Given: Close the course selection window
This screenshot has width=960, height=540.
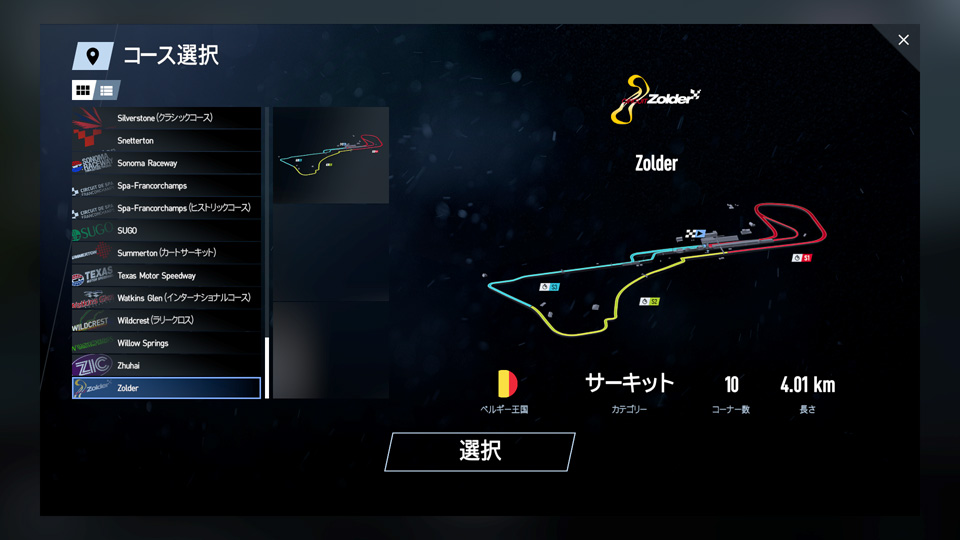Looking at the screenshot, I should click(x=903, y=40).
